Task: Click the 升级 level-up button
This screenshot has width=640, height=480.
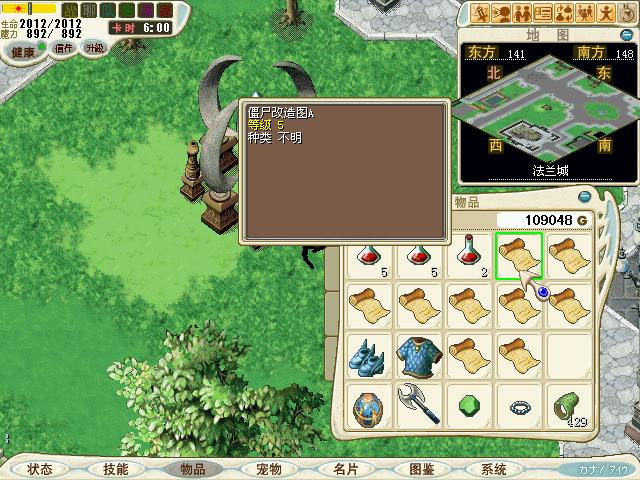Action: [x=96, y=48]
